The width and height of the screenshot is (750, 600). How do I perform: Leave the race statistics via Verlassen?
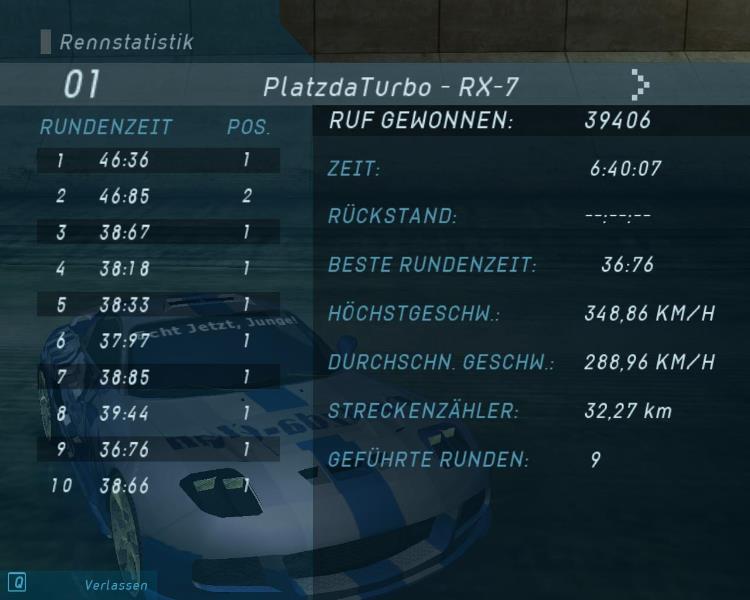[x=115, y=585]
